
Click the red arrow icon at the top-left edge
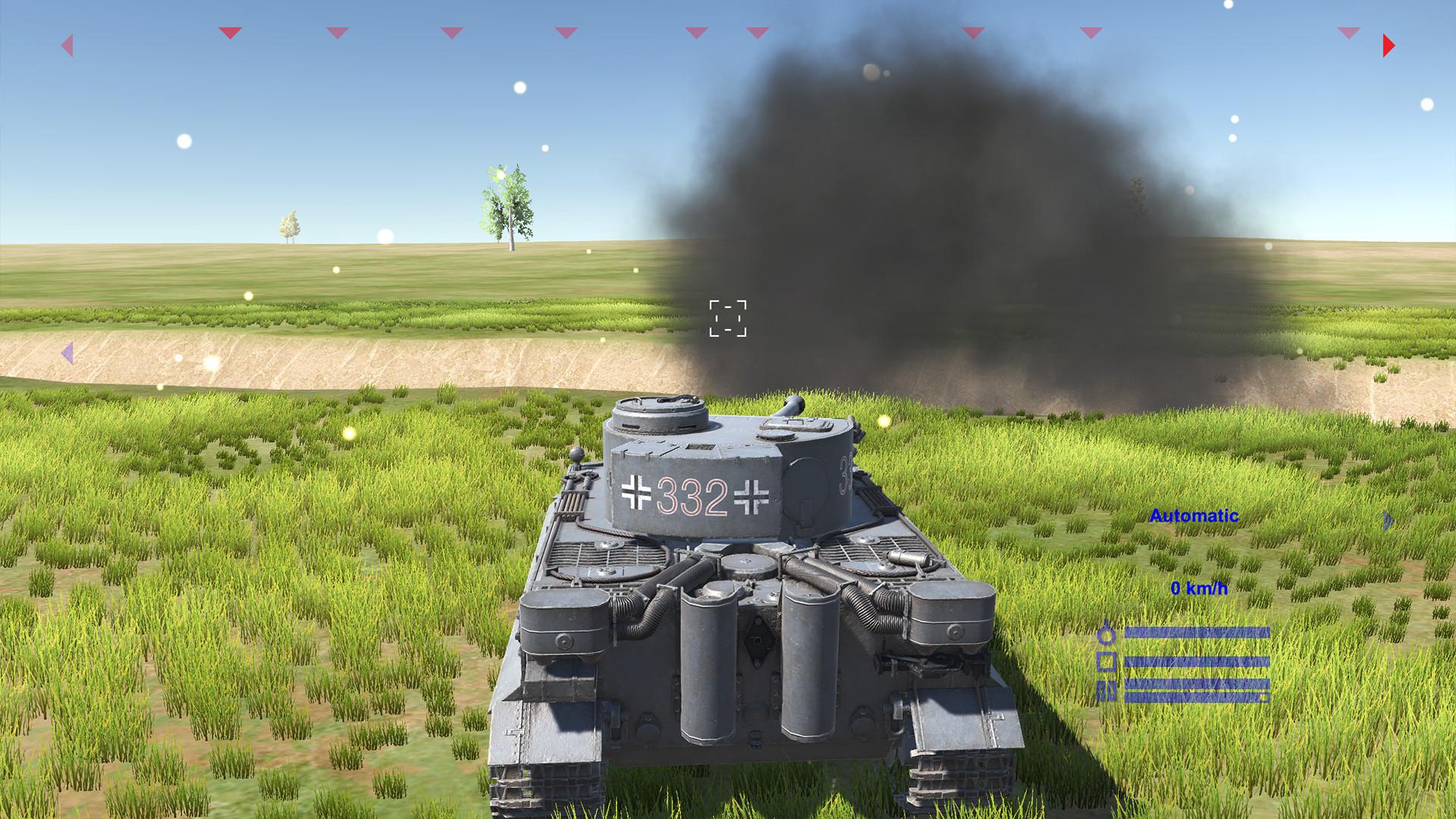[x=68, y=45]
